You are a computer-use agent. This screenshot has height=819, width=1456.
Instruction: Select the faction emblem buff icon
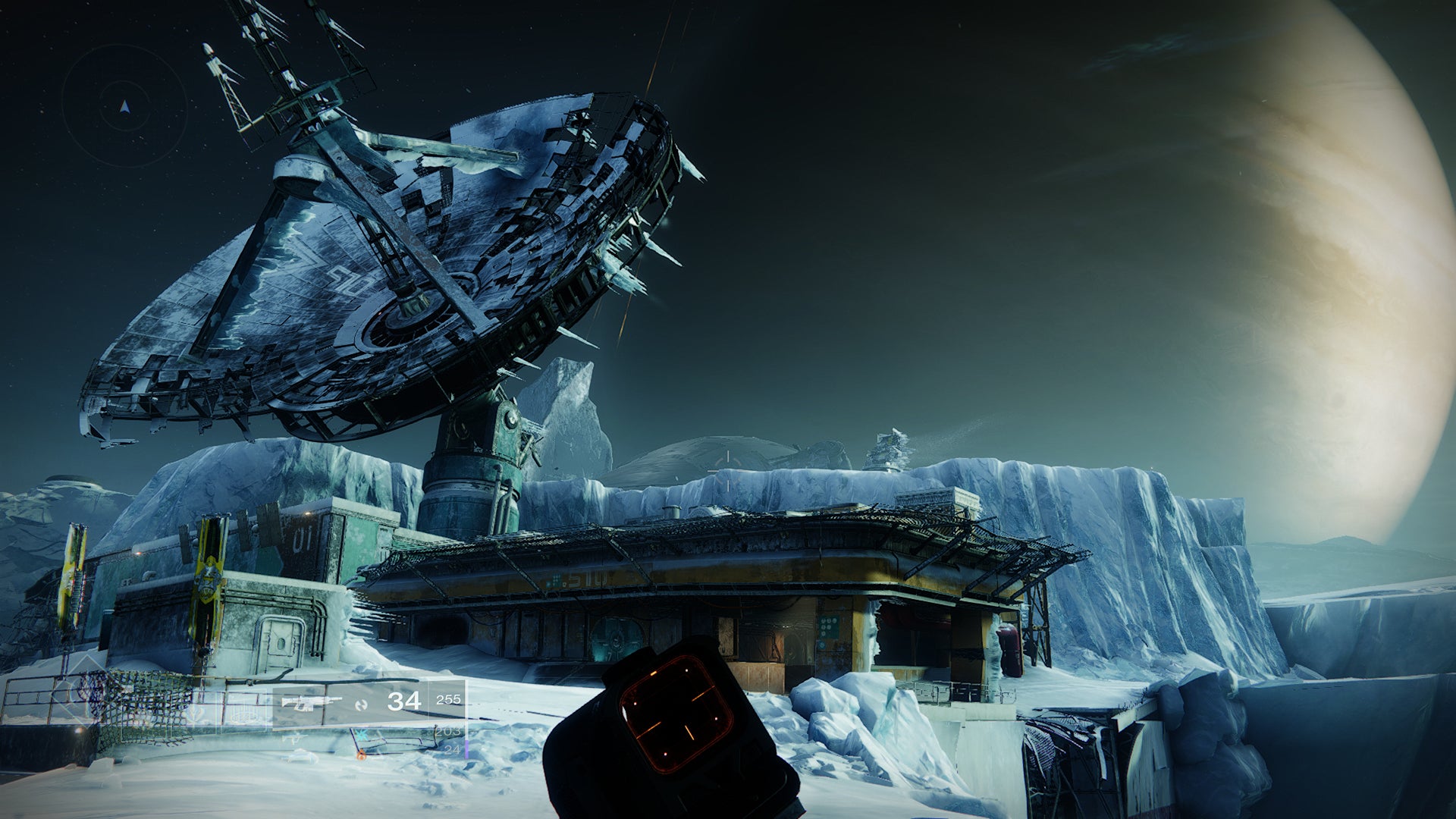click(196, 714)
